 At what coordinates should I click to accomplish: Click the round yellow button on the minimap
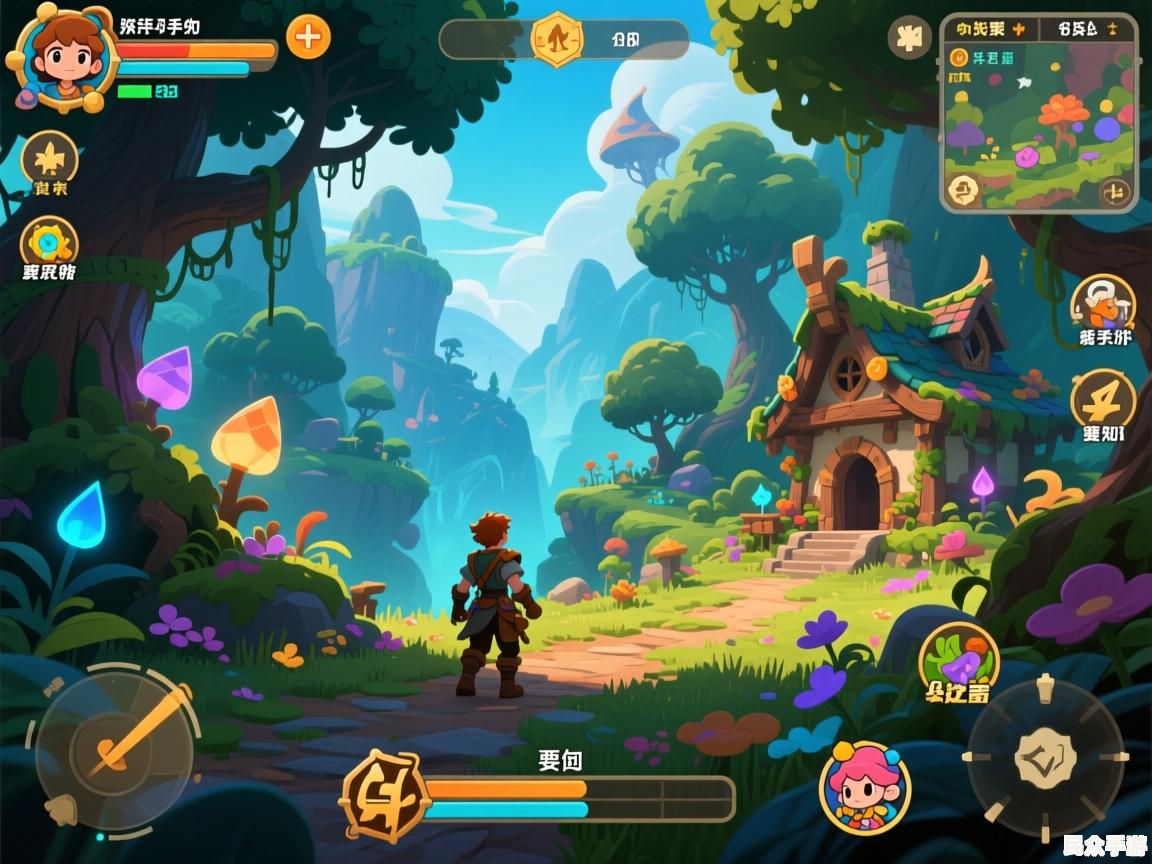pos(964,187)
